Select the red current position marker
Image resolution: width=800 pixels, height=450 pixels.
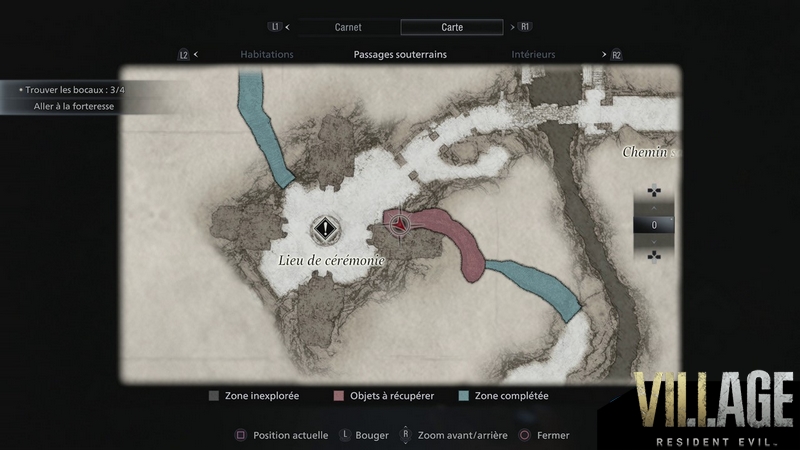point(399,225)
